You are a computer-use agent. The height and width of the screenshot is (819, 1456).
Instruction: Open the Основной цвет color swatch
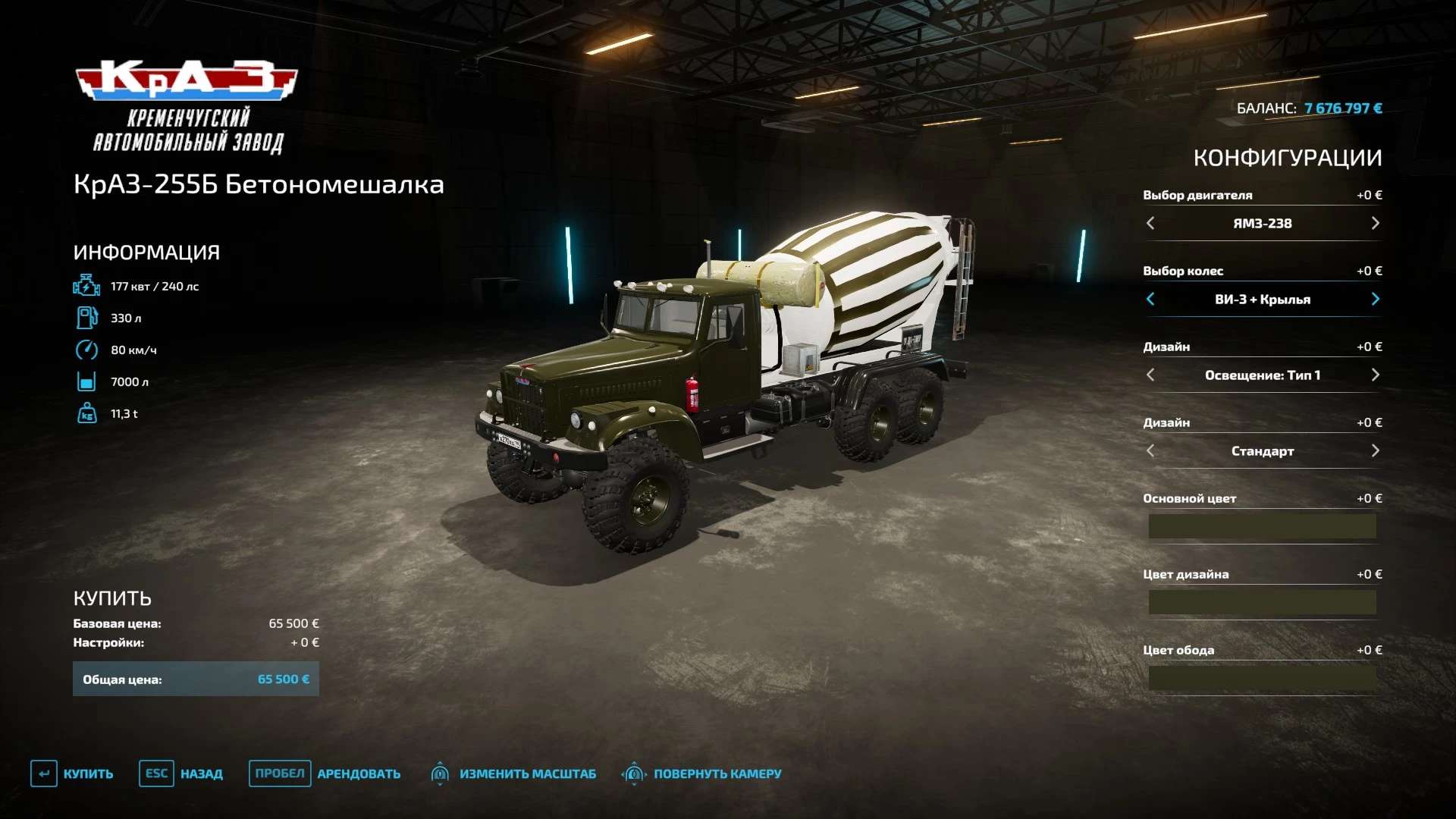click(x=1262, y=526)
